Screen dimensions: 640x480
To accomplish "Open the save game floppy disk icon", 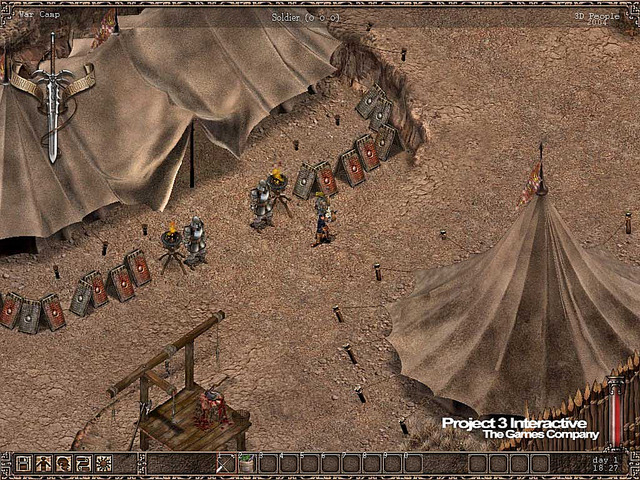I will (x=23, y=463).
